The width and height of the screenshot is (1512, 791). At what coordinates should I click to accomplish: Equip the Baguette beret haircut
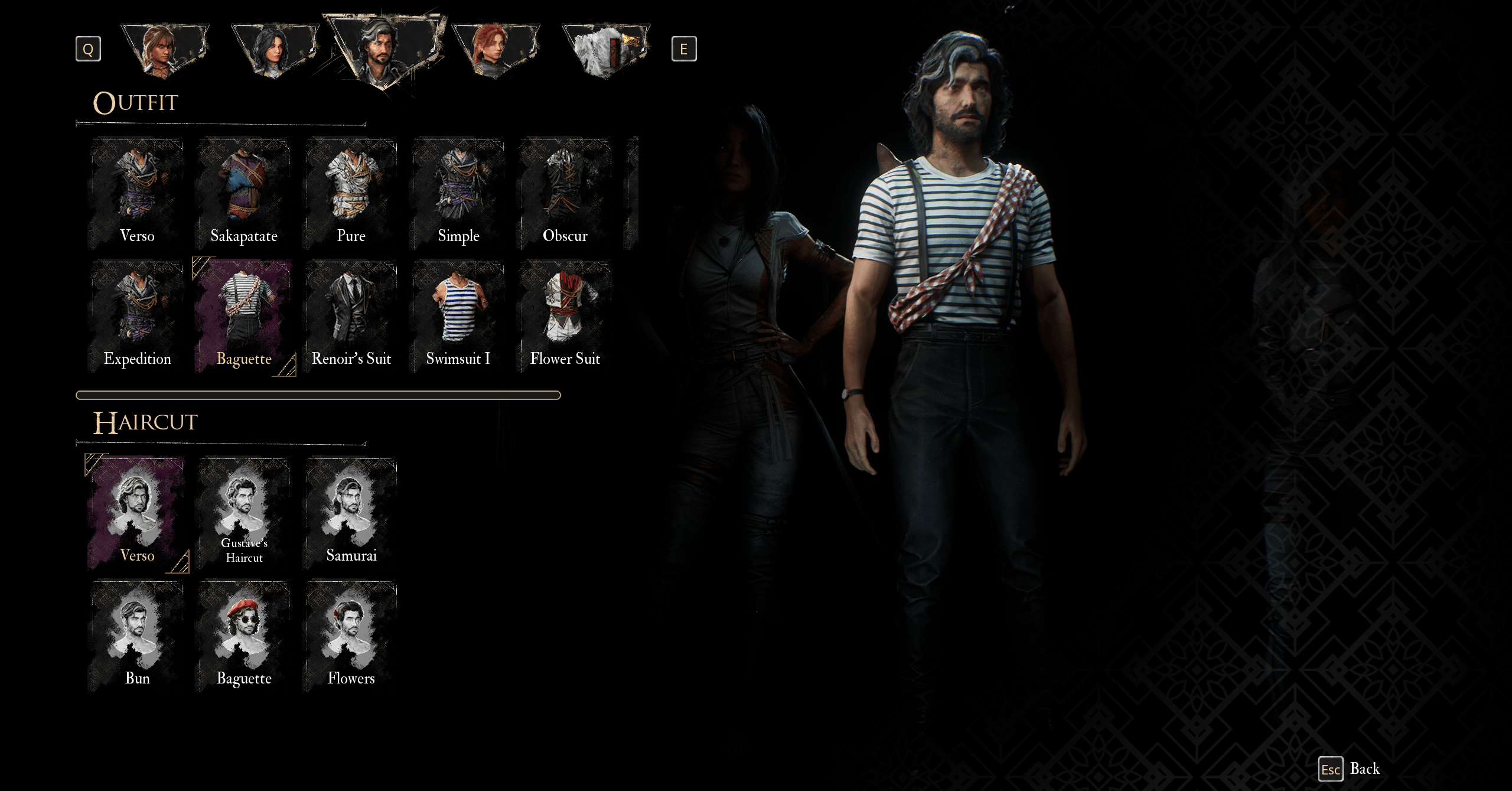coord(243,637)
